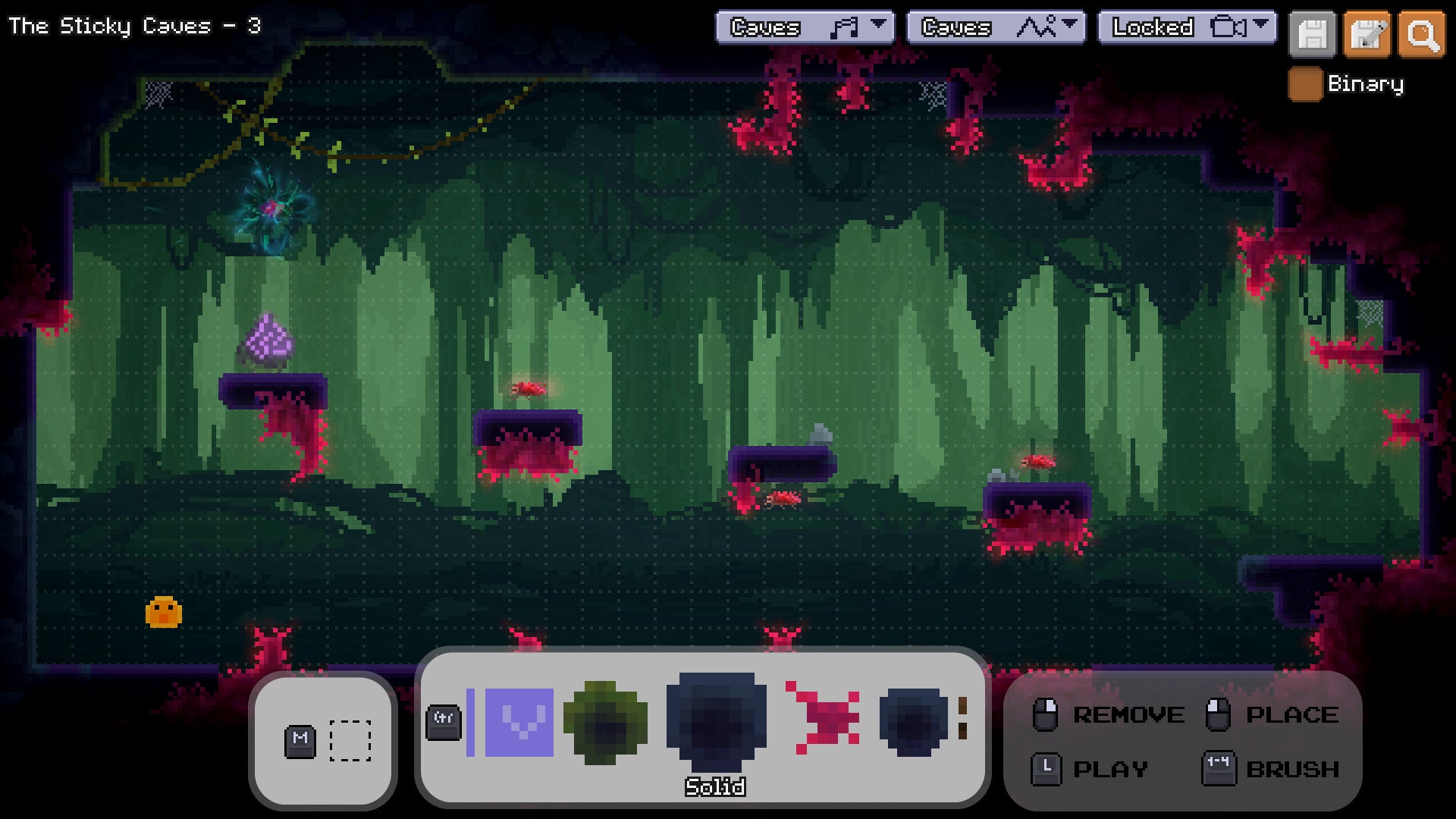Select the large Solid dark block tile
The width and height of the screenshot is (1456, 819).
(x=716, y=720)
